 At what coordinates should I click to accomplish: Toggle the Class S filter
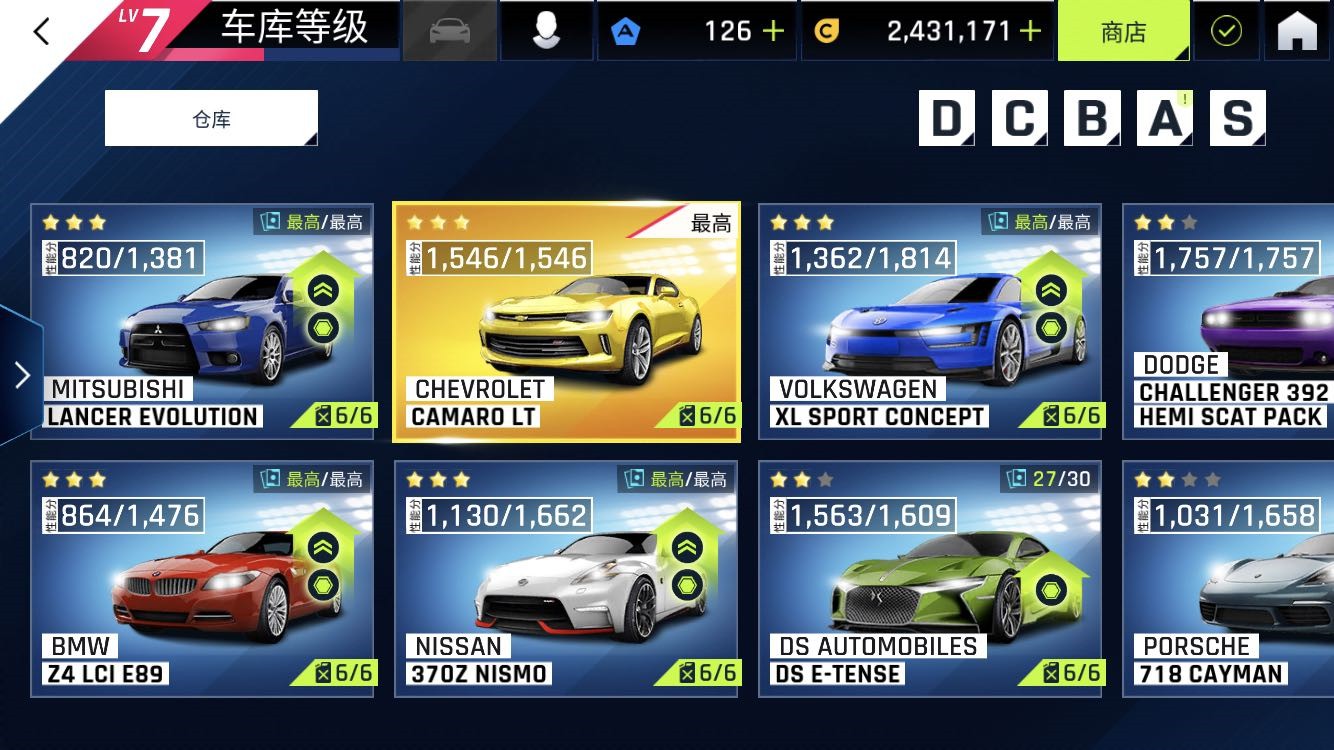[x=1236, y=120]
